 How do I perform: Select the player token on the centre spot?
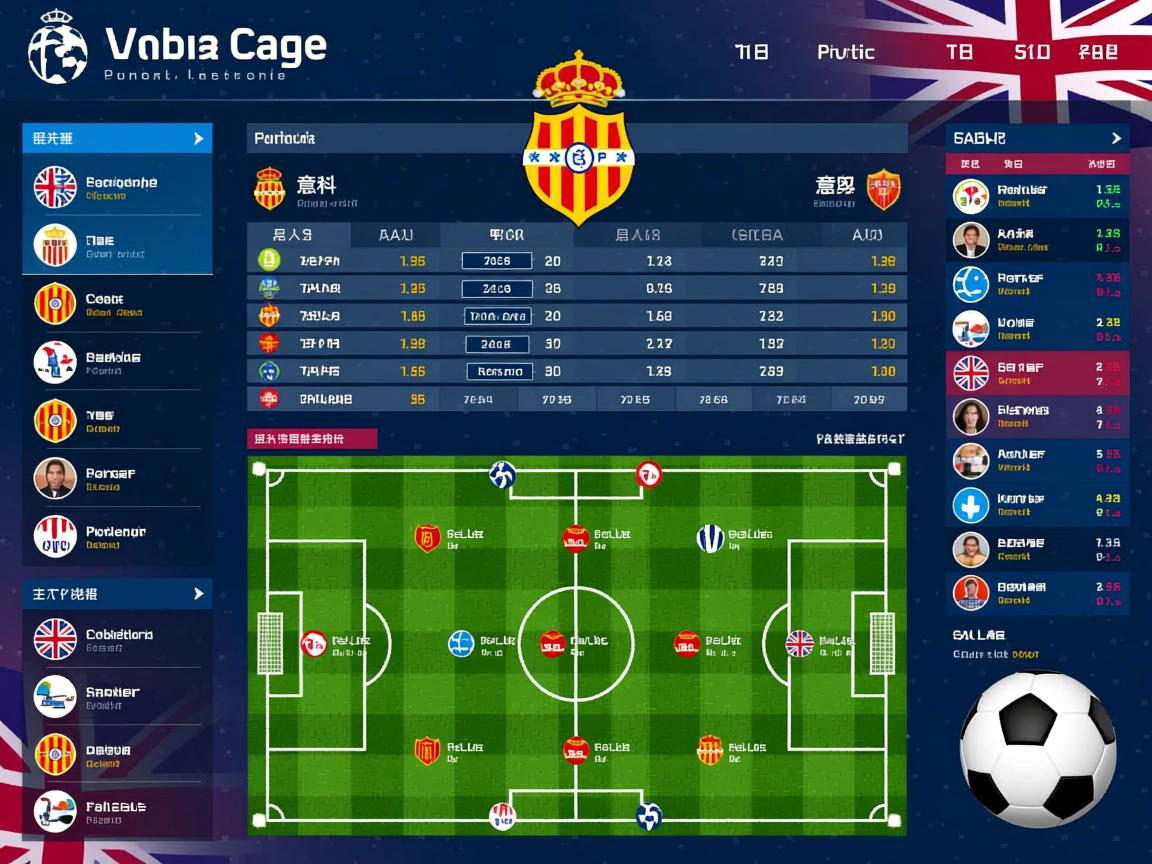553,644
